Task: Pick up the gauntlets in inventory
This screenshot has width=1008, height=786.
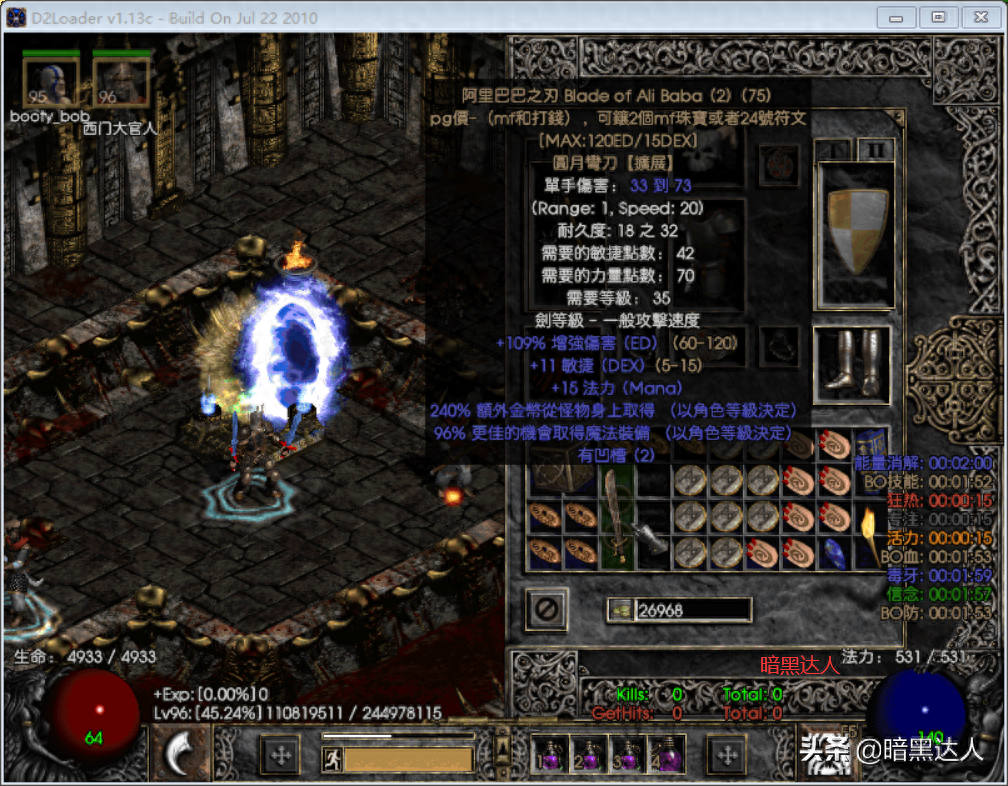Action: [x=651, y=538]
